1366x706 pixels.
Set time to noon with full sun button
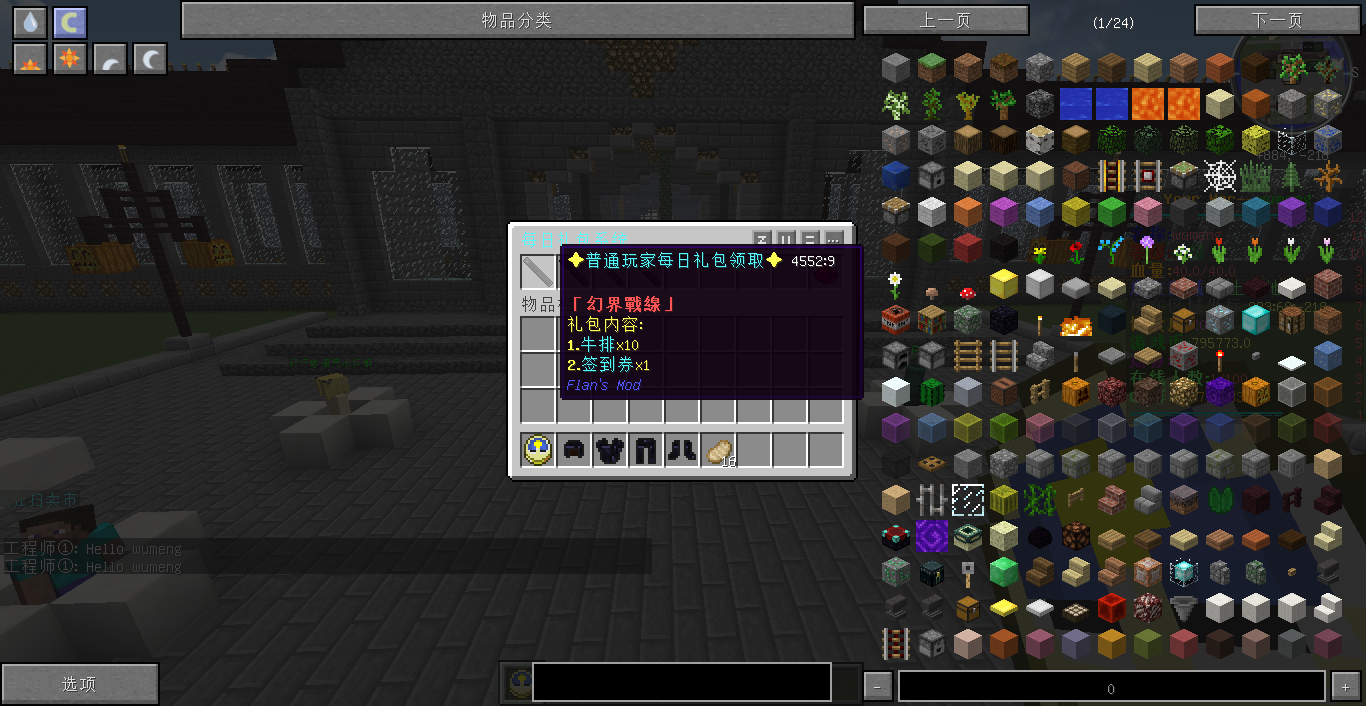[x=70, y=60]
